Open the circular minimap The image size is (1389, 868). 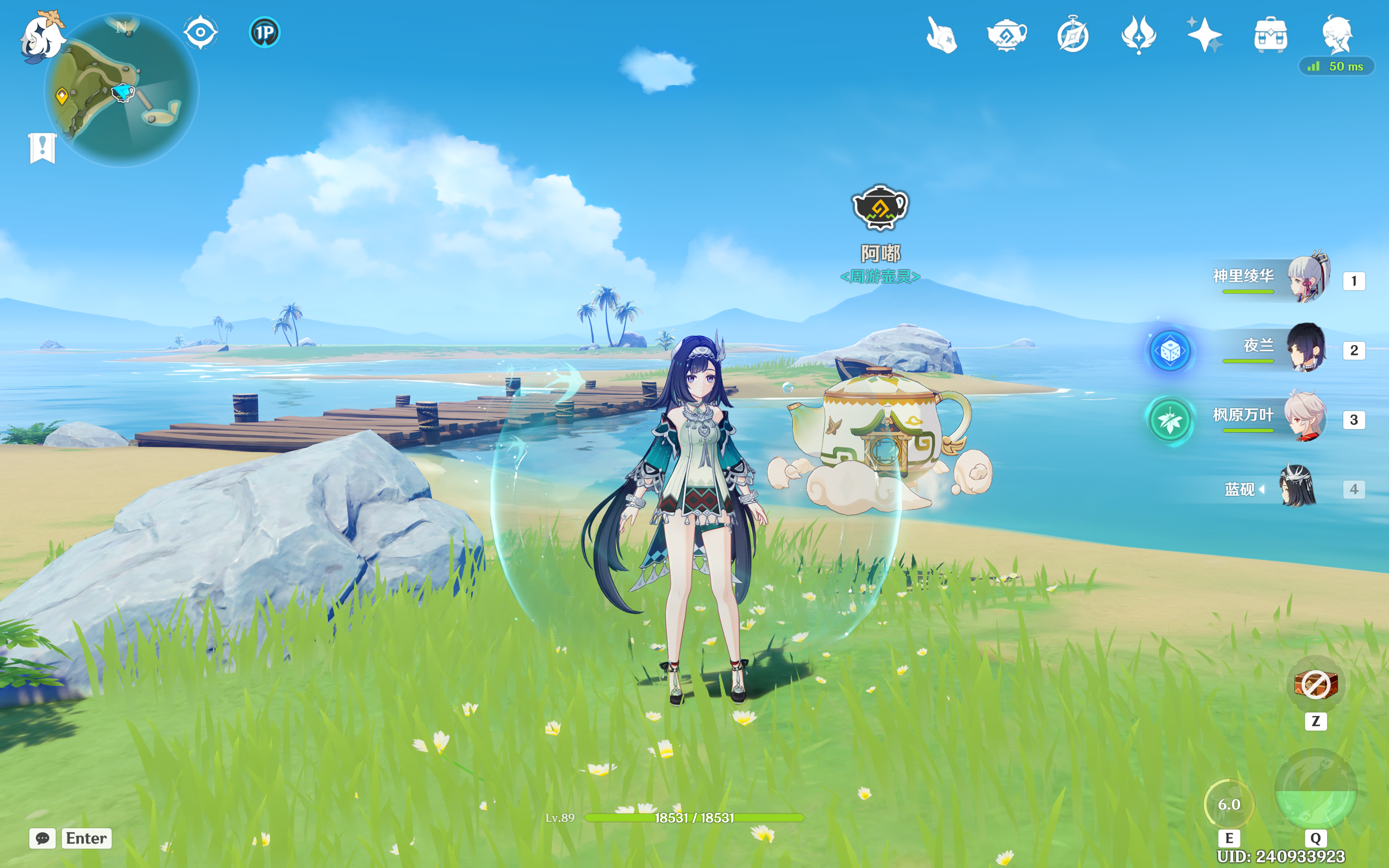coord(122,91)
